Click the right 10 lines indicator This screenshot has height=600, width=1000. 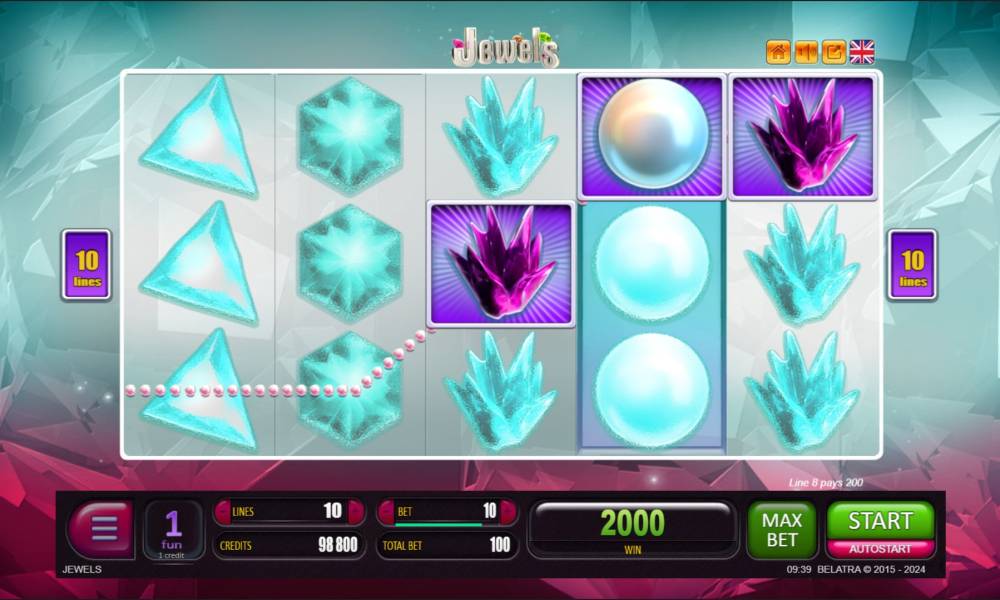coord(912,265)
